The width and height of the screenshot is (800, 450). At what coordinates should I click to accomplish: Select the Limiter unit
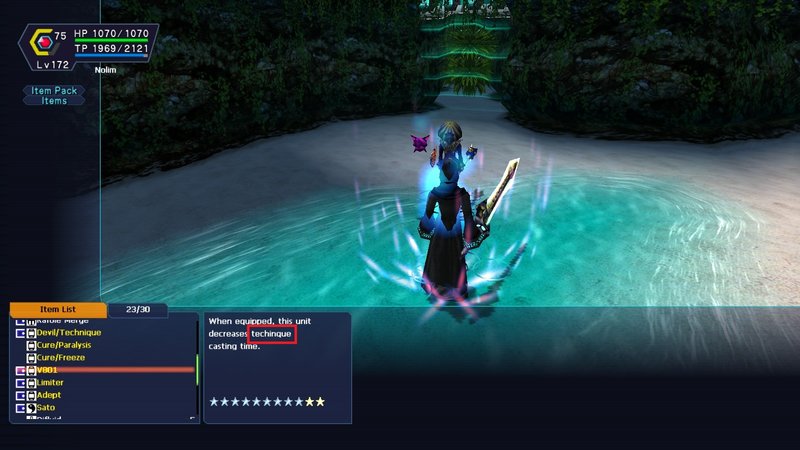click(x=50, y=383)
